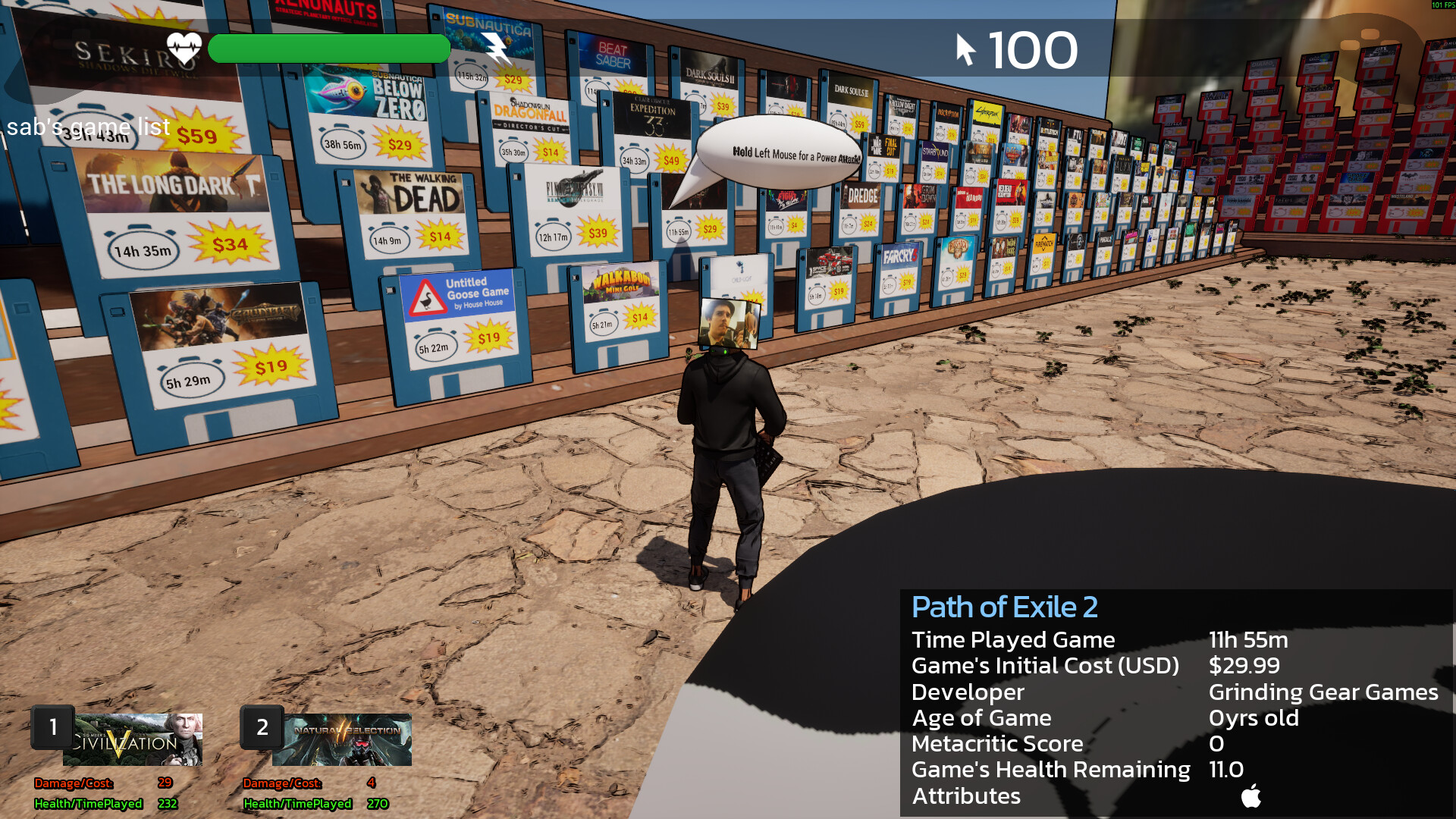Screen dimensions: 1456x819
Task: Click the $29.99 initial cost value
Action: (1244, 666)
